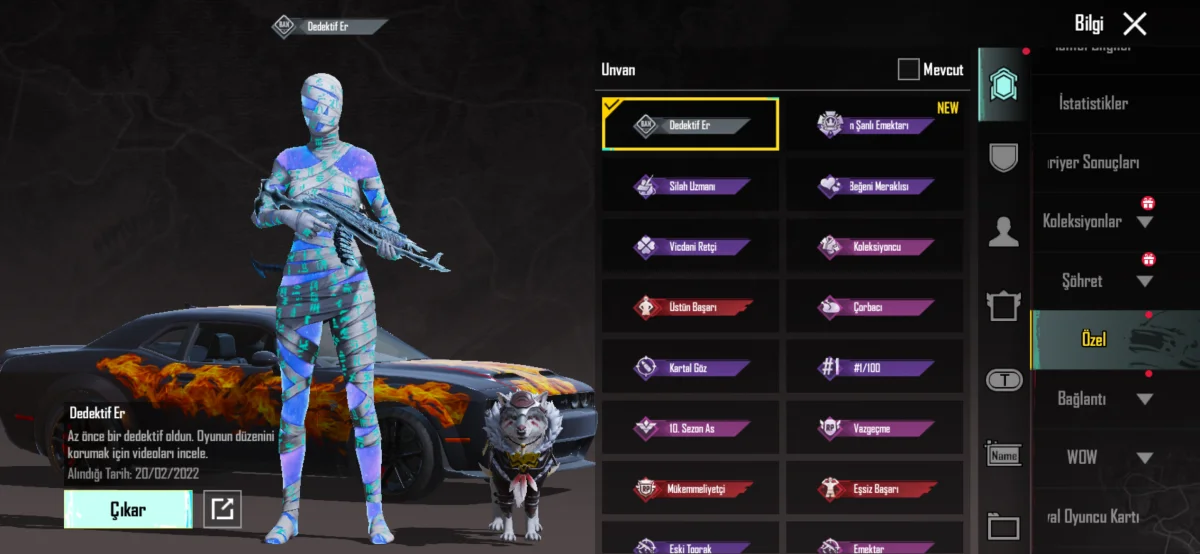Switch to the Özel tab
1200x554 pixels.
[1093, 340]
